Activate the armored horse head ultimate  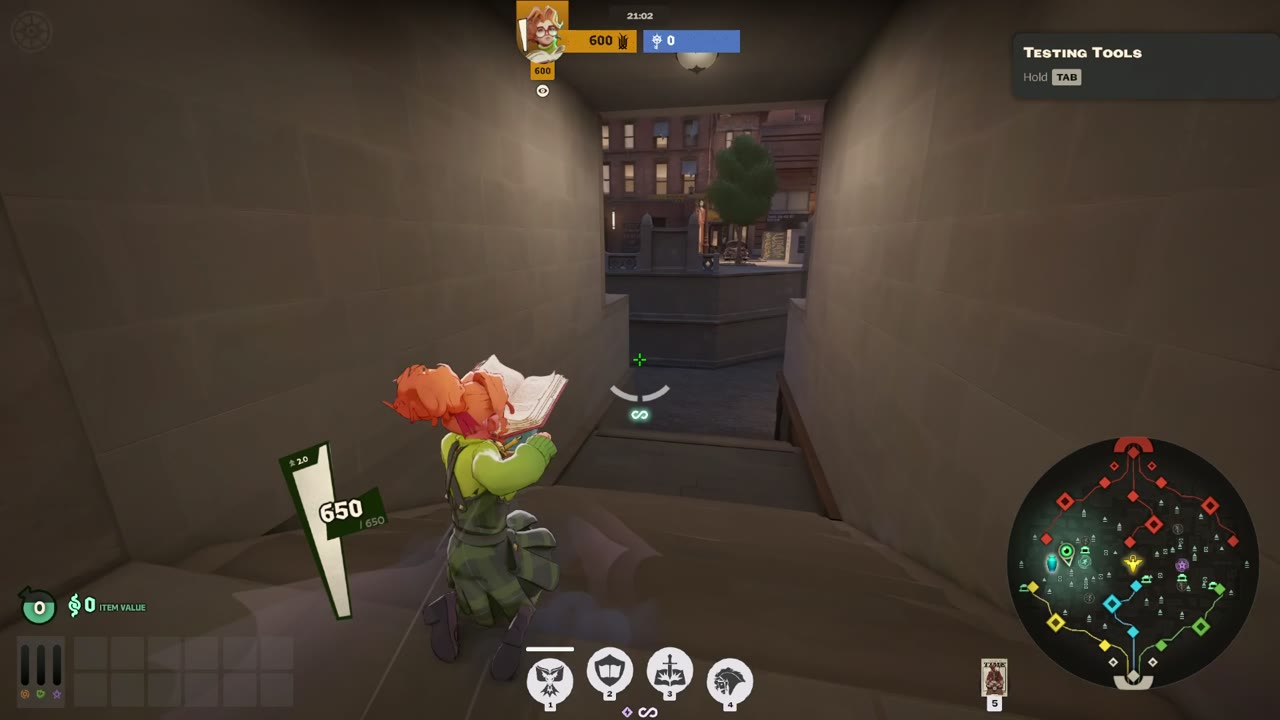click(x=730, y=680)
